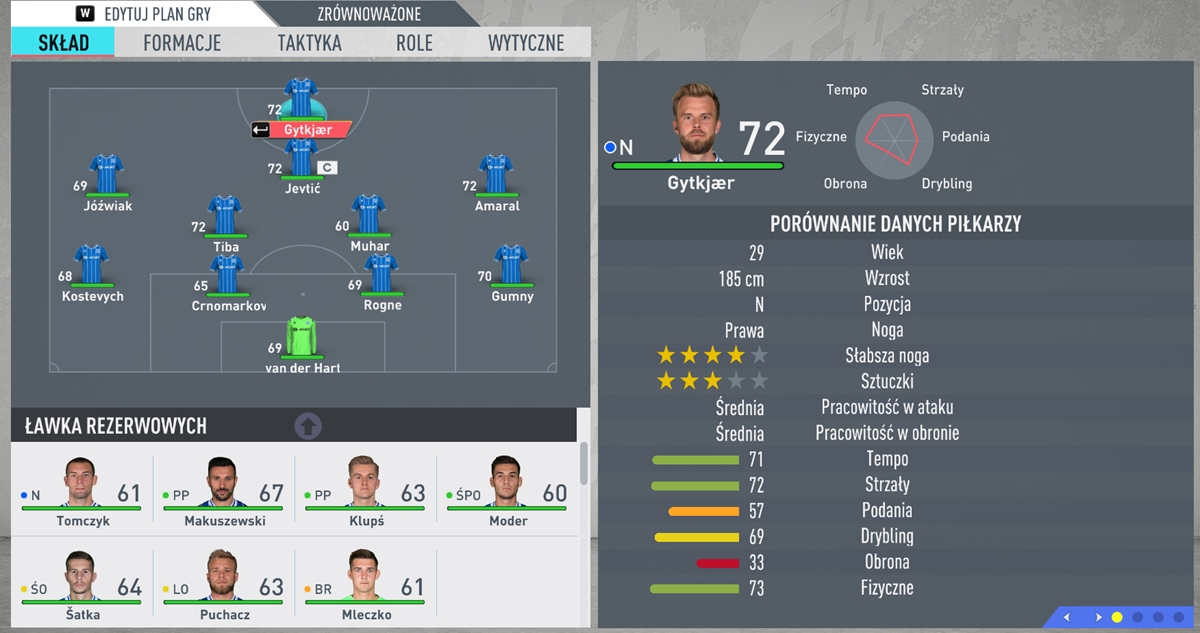Click the up arrow above the bench
Image resolution: width=1200 pixels, height=633 pixels.
coord(308,426)
